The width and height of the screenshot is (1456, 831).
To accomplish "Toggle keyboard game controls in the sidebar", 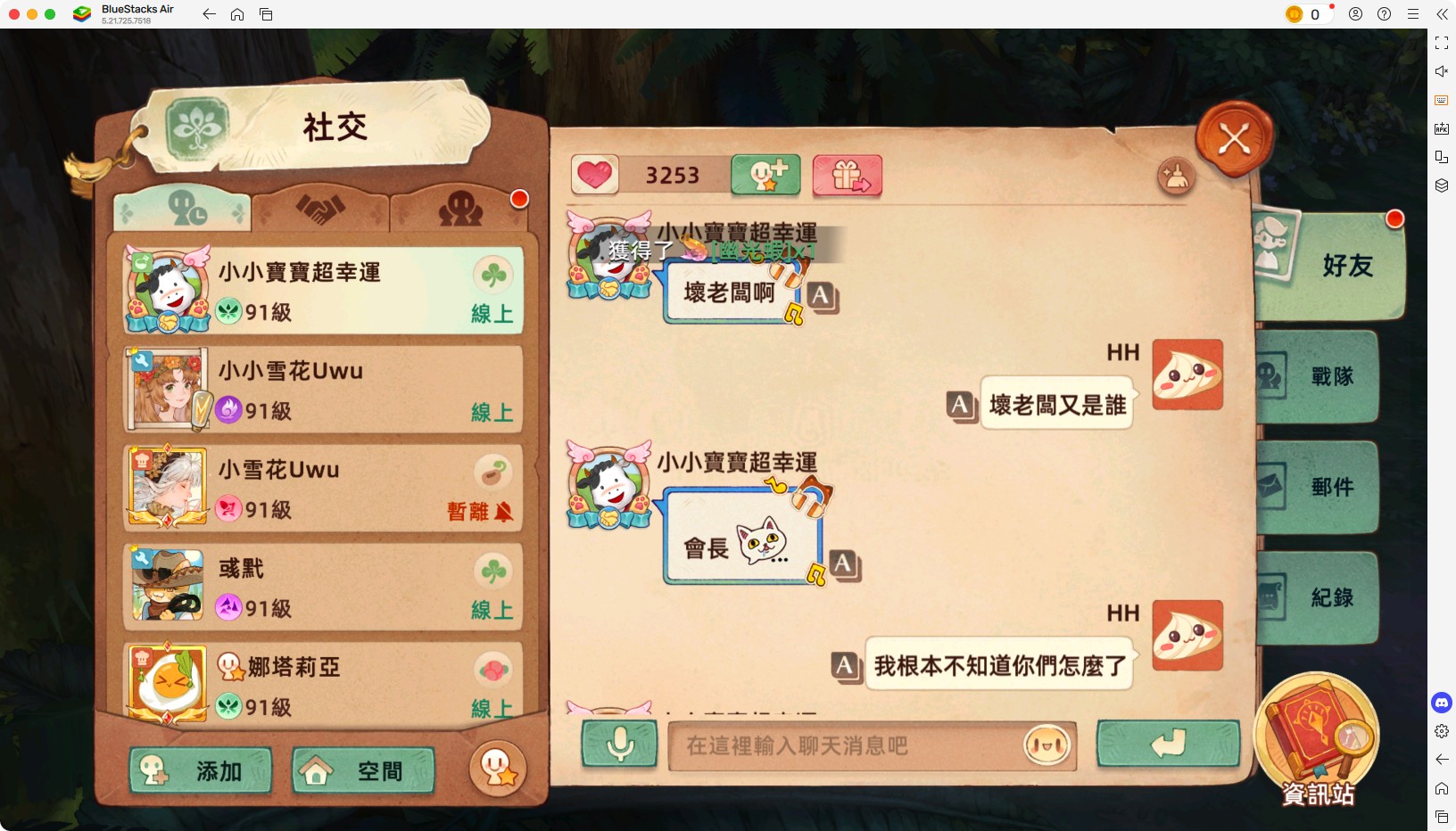I will [1443, 100].
